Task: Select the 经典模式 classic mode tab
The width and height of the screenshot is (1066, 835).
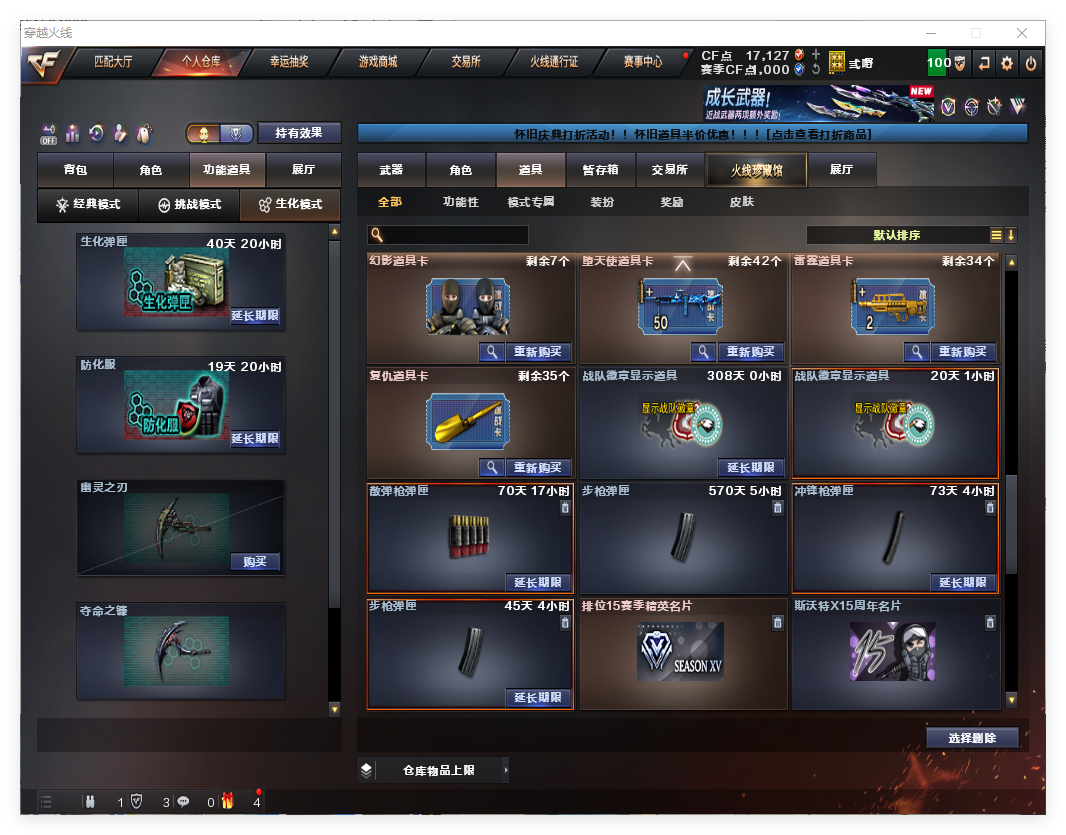Action: [x=88, y=205]
